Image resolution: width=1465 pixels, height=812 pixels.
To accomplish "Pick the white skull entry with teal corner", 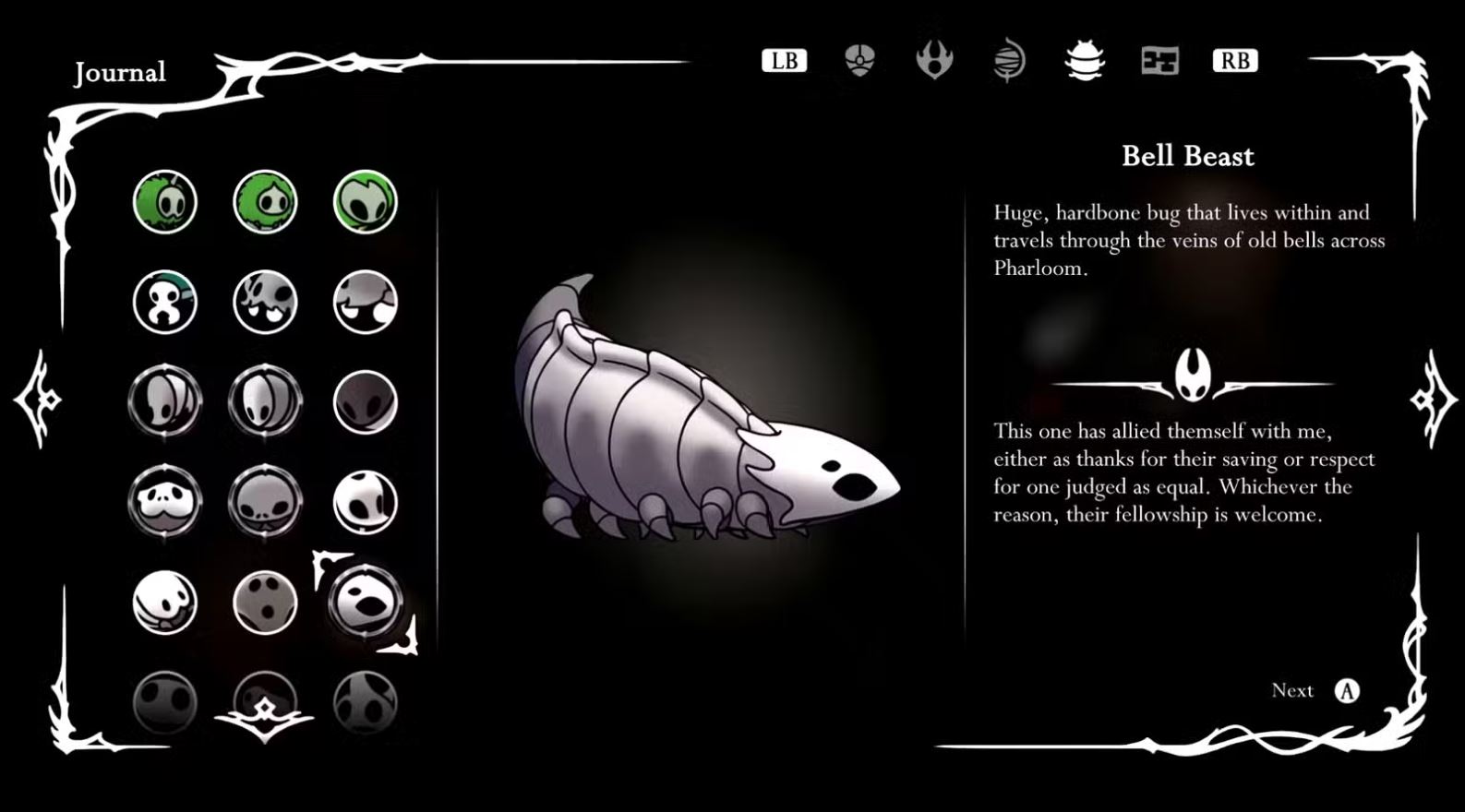I will (x=165, y=302).
